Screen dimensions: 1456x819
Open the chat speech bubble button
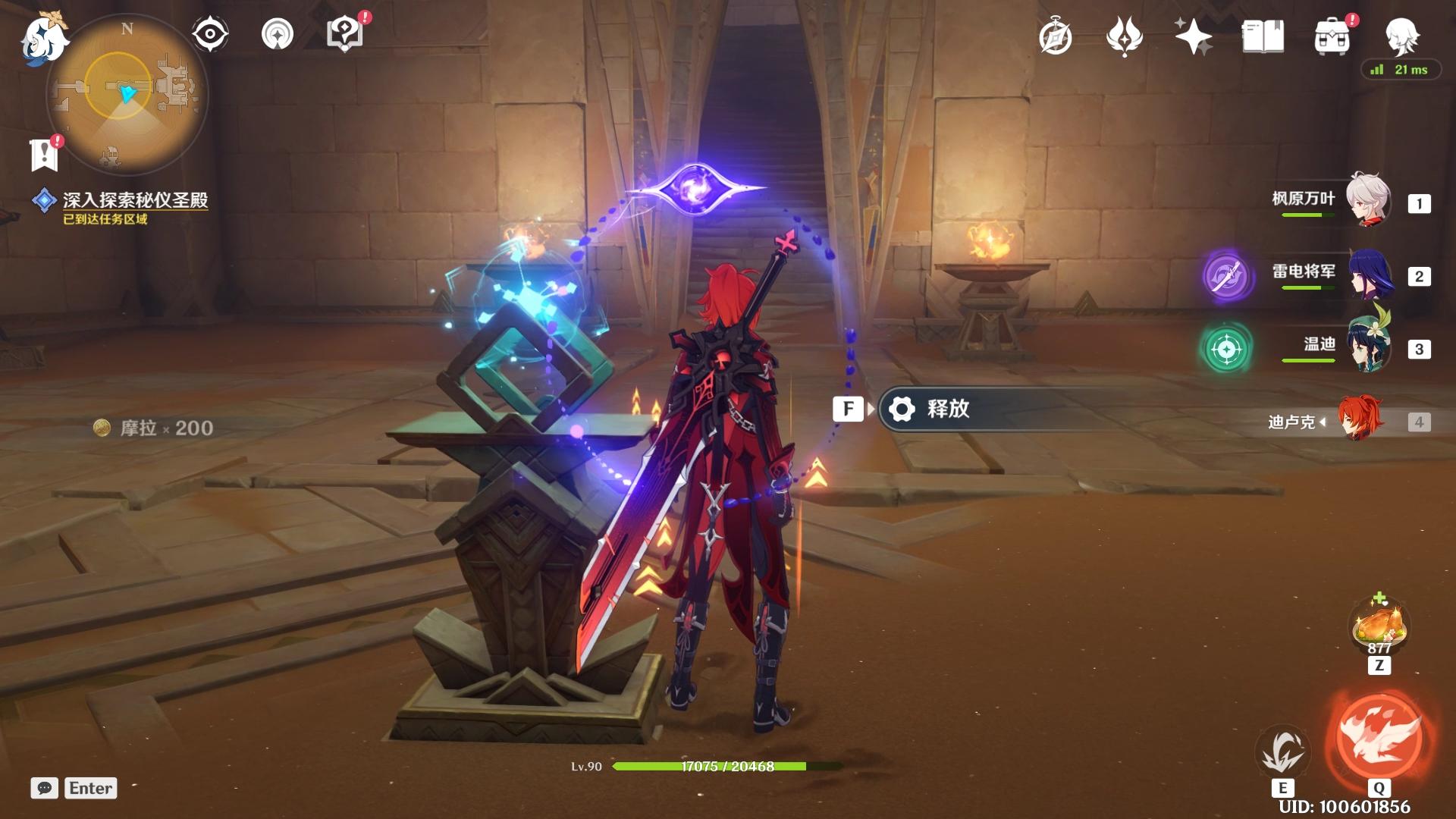click(x=44, y=788)
